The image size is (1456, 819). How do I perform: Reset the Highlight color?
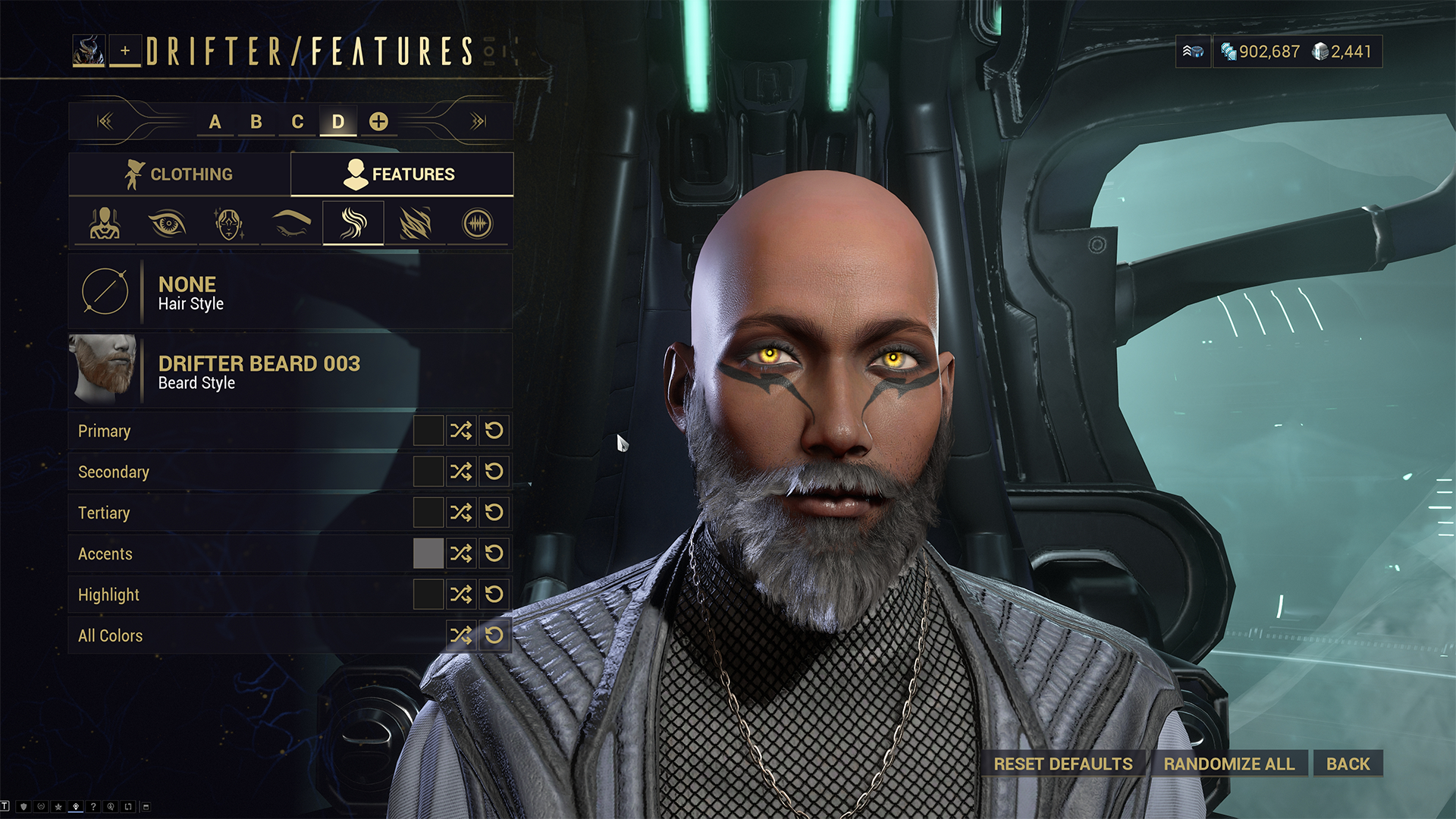tap(494, 595)
